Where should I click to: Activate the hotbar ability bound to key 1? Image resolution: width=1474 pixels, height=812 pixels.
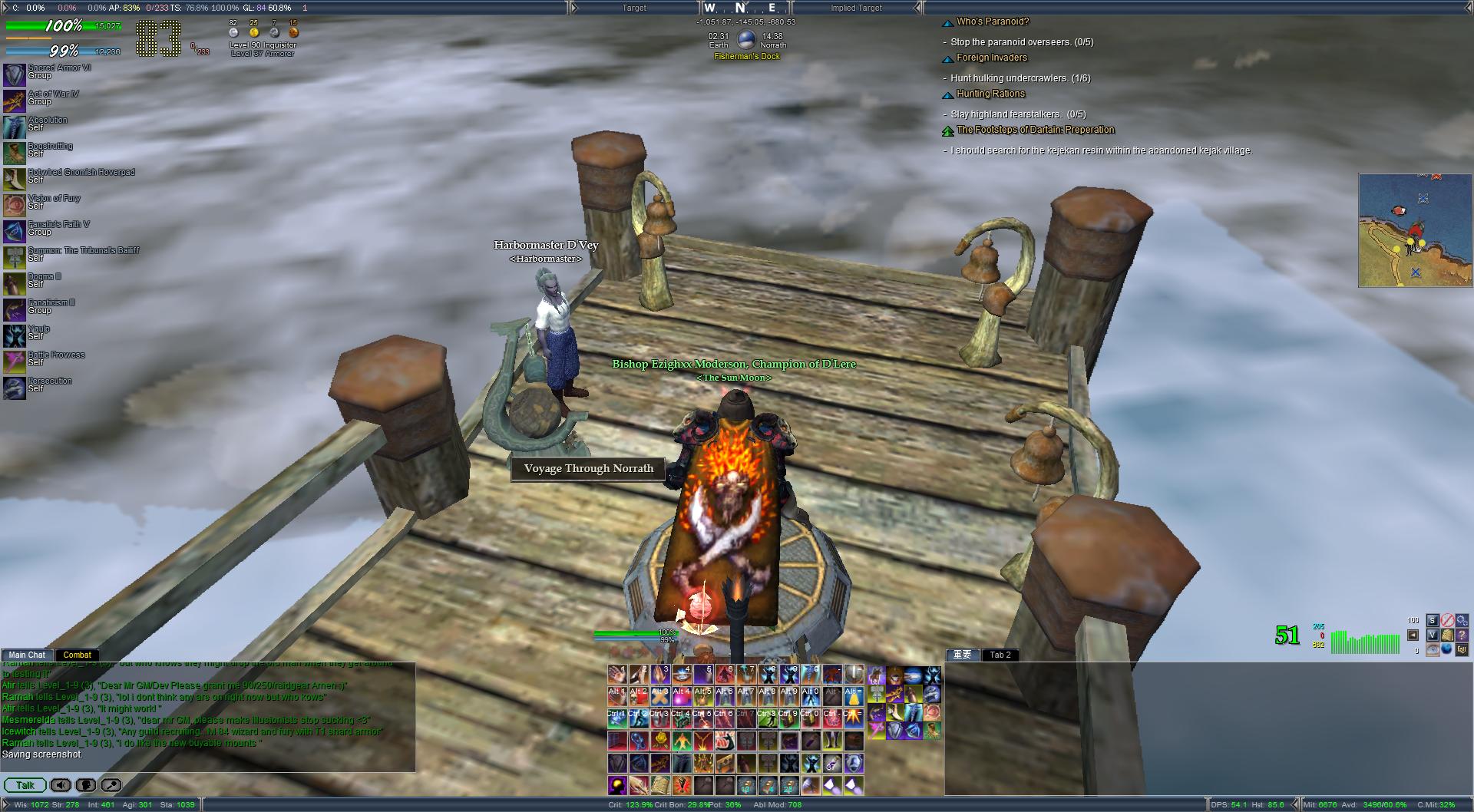618,675
